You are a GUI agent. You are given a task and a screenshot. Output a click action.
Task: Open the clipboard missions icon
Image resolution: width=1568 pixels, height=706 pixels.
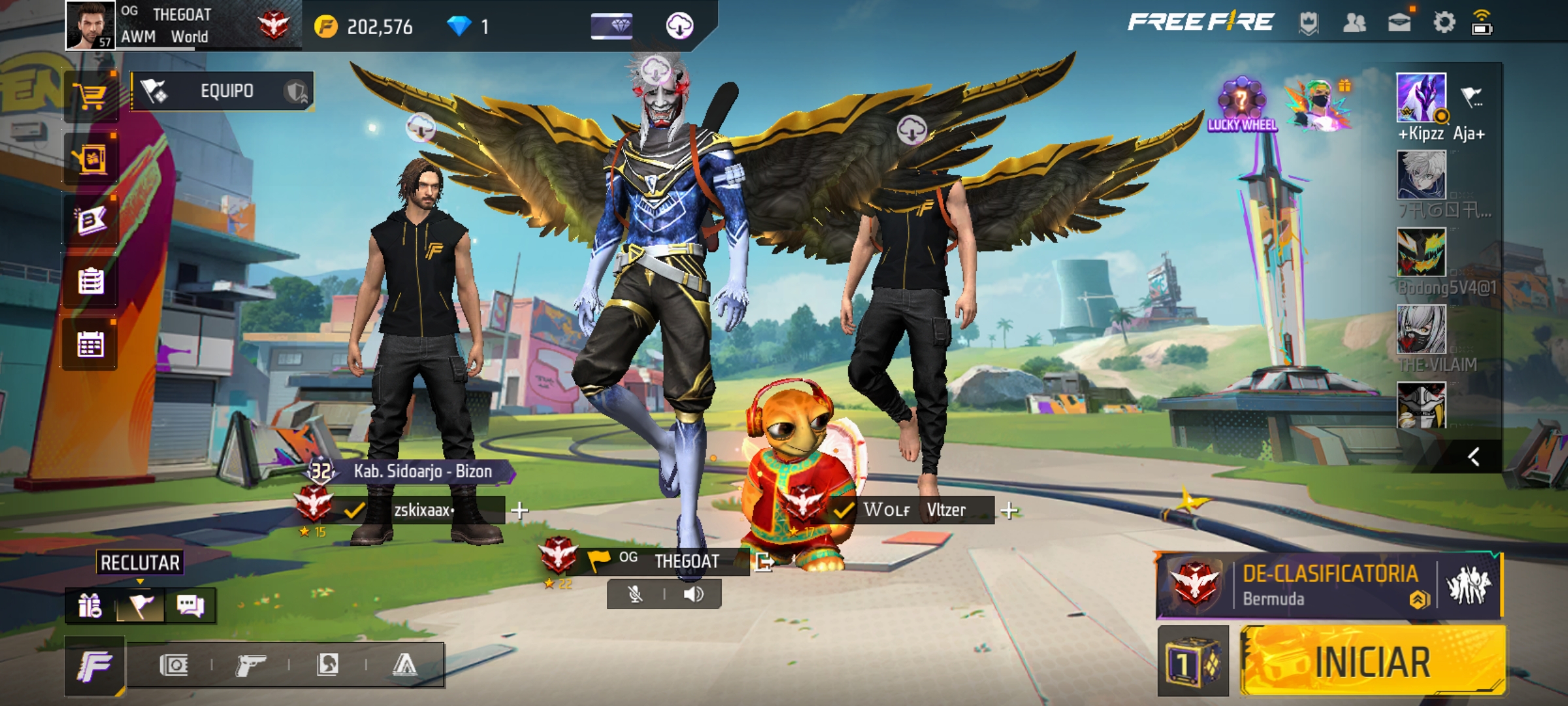(x=90, y=282)
